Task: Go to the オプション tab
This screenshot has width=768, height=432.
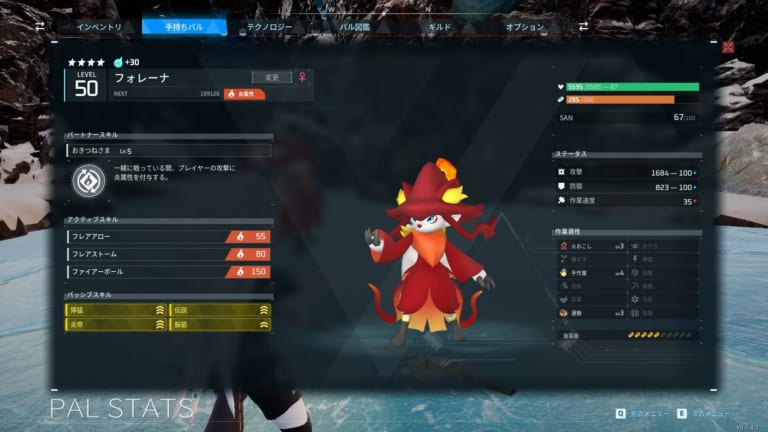Action: click(x=524, y=27)
